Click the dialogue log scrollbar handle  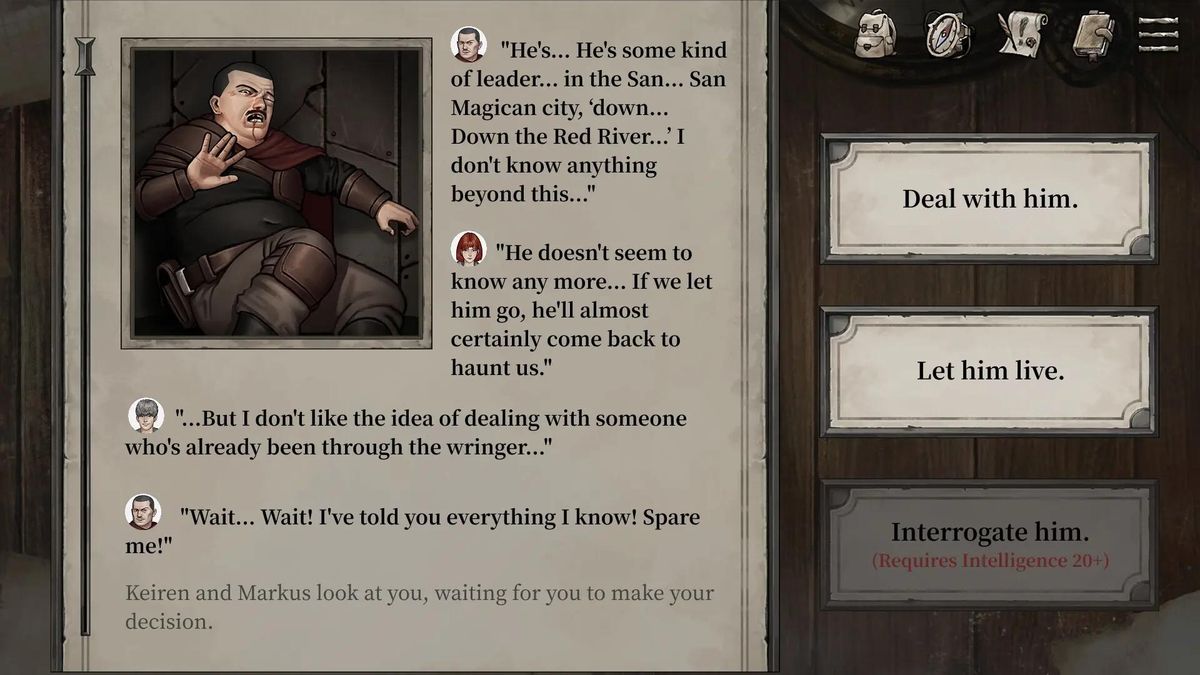85,57
